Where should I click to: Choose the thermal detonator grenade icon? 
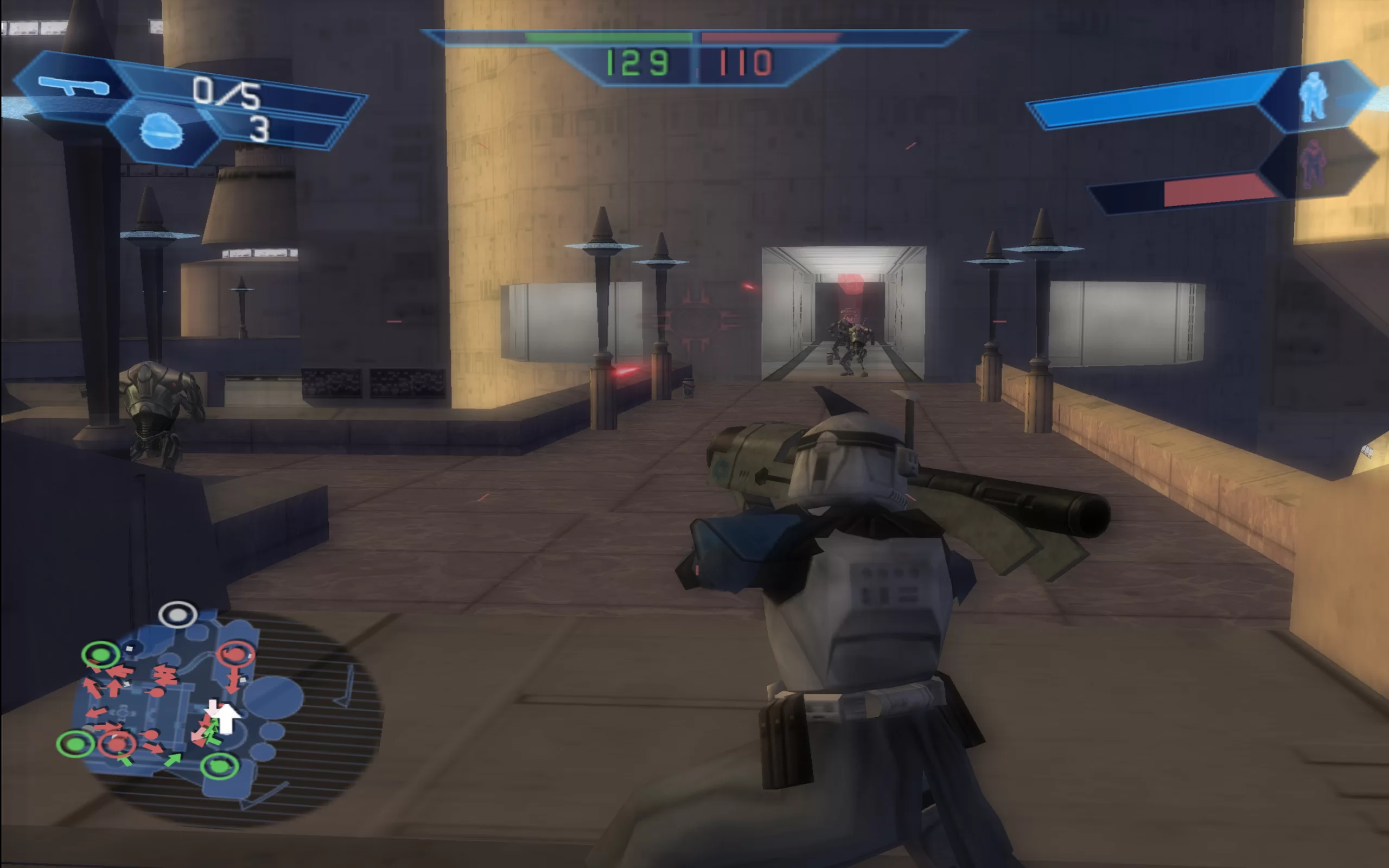coord(161,131)
